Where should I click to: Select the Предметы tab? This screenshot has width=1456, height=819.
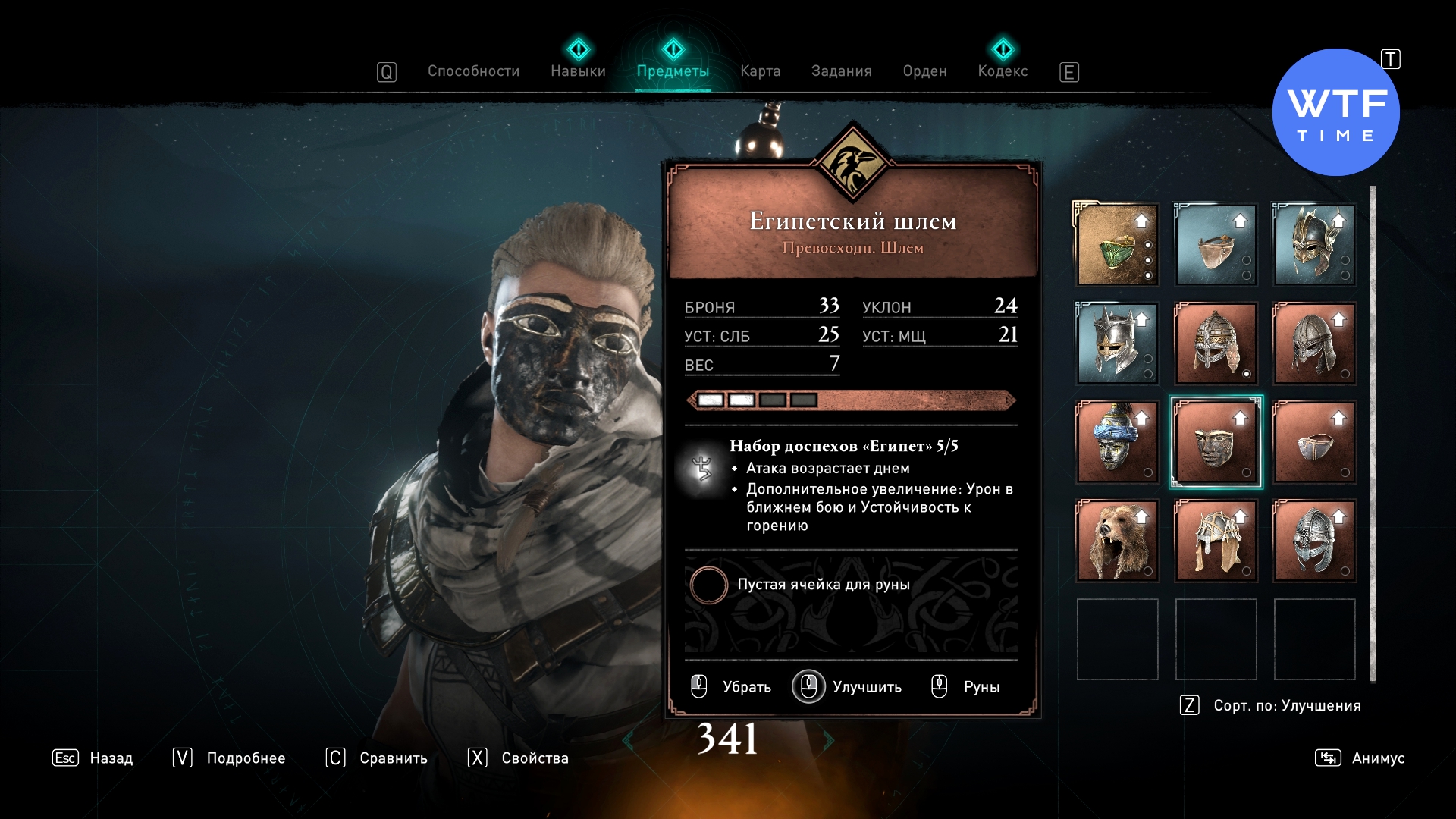point(673,71)
